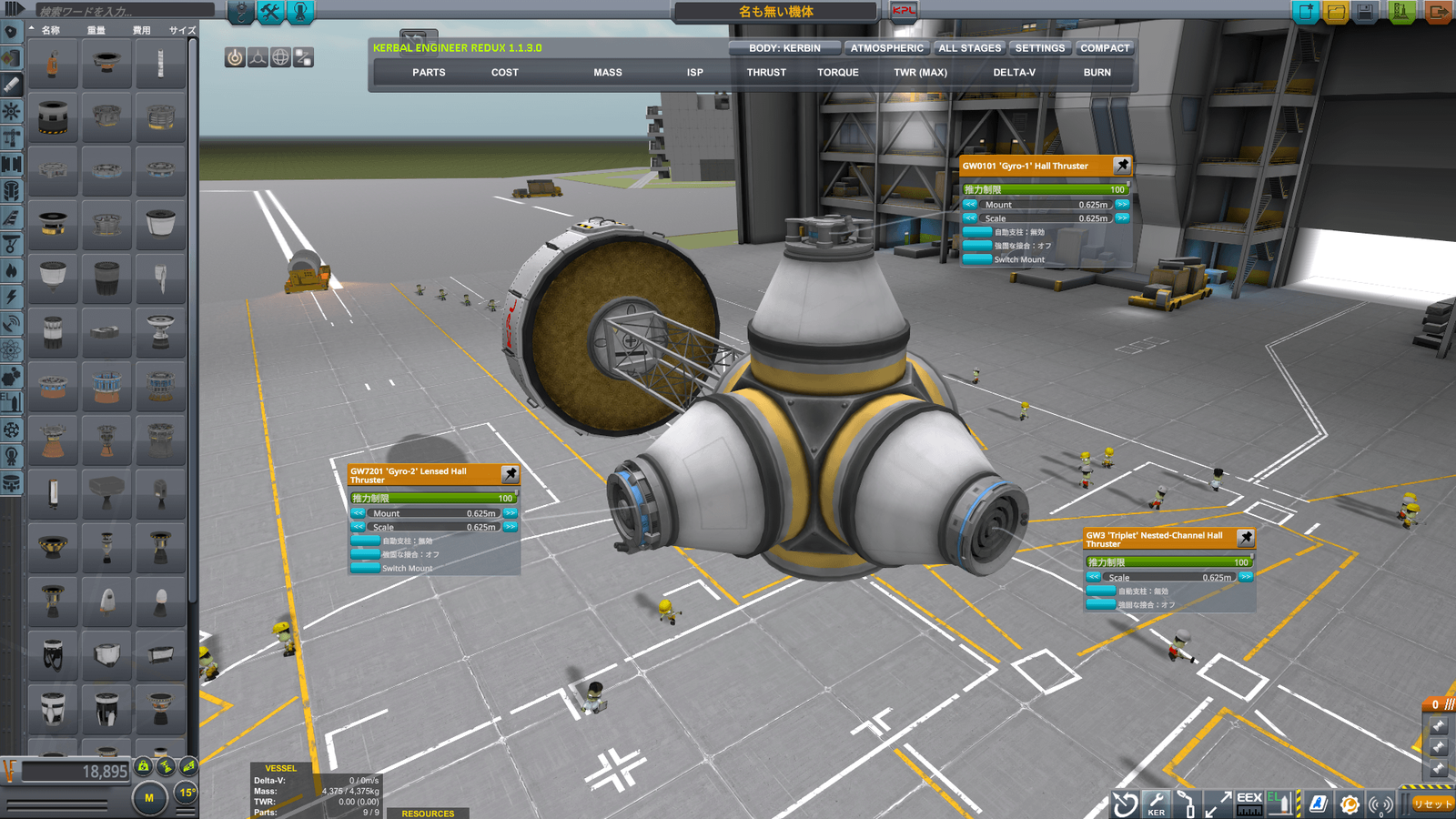
Task: Click the launch icon in the top-right corner
Action: coord(1402,12)
